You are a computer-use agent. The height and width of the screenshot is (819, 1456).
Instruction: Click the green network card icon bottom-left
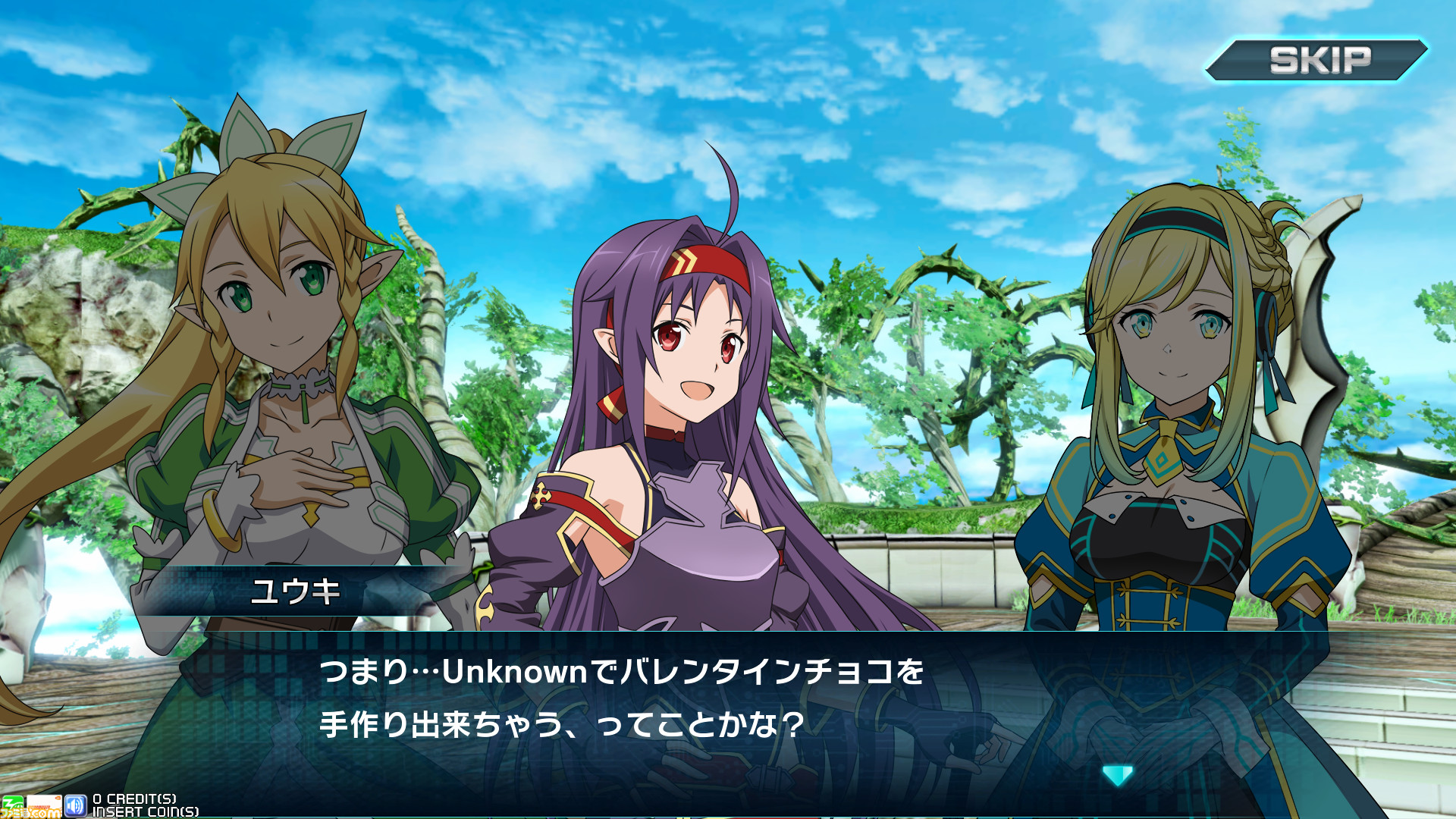[14, 805]
